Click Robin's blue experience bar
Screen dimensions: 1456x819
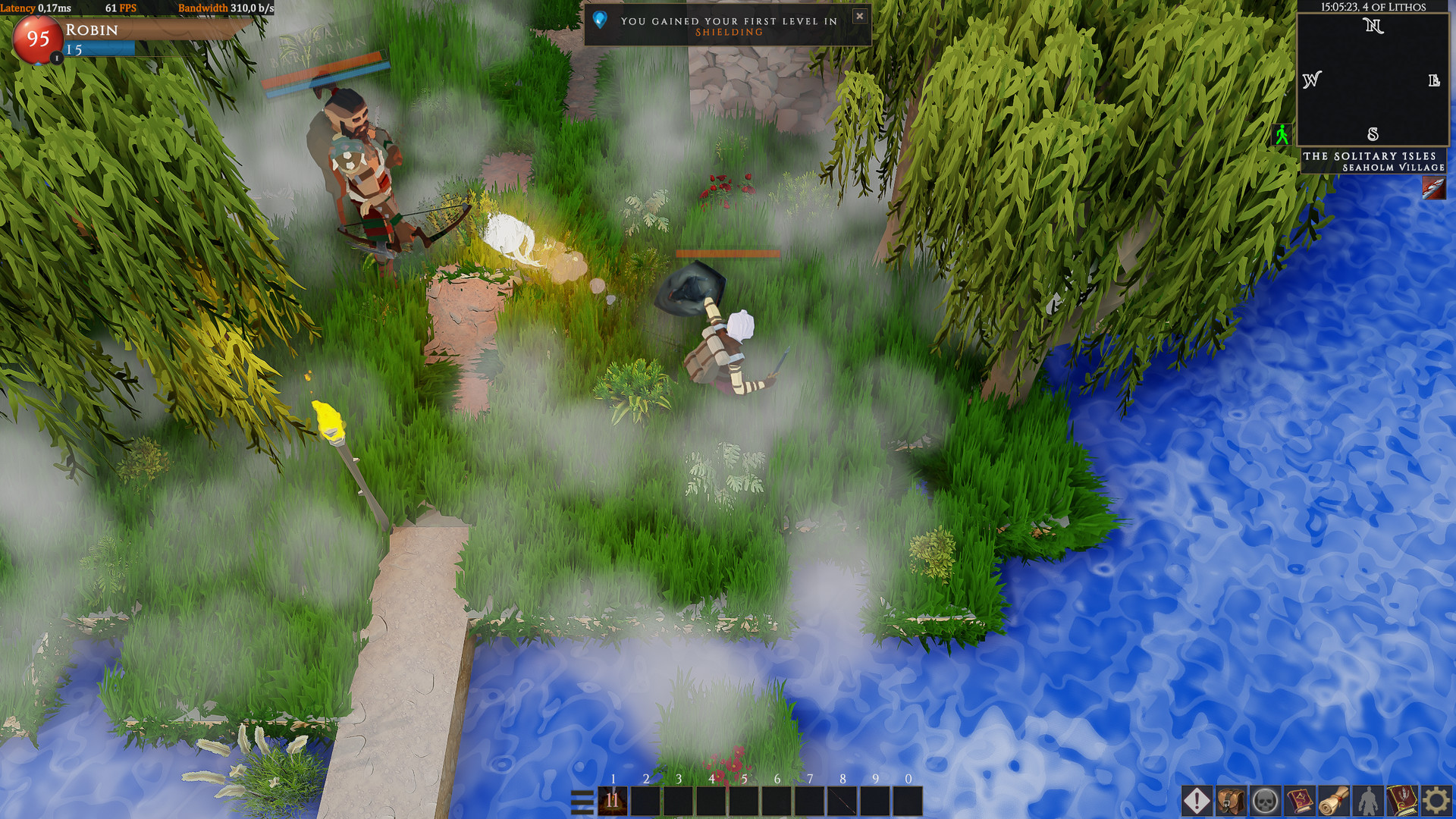(x=99, y=49)
